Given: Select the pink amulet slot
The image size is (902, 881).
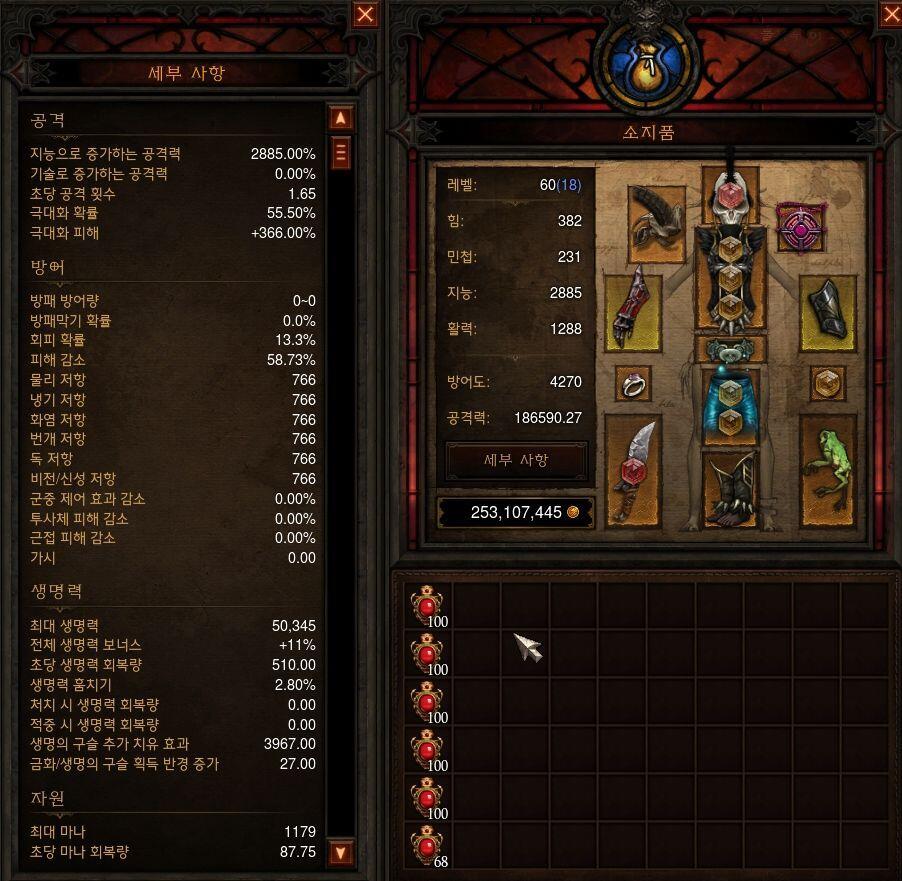Looking at the screenshot, I should (x=800, y=230).
